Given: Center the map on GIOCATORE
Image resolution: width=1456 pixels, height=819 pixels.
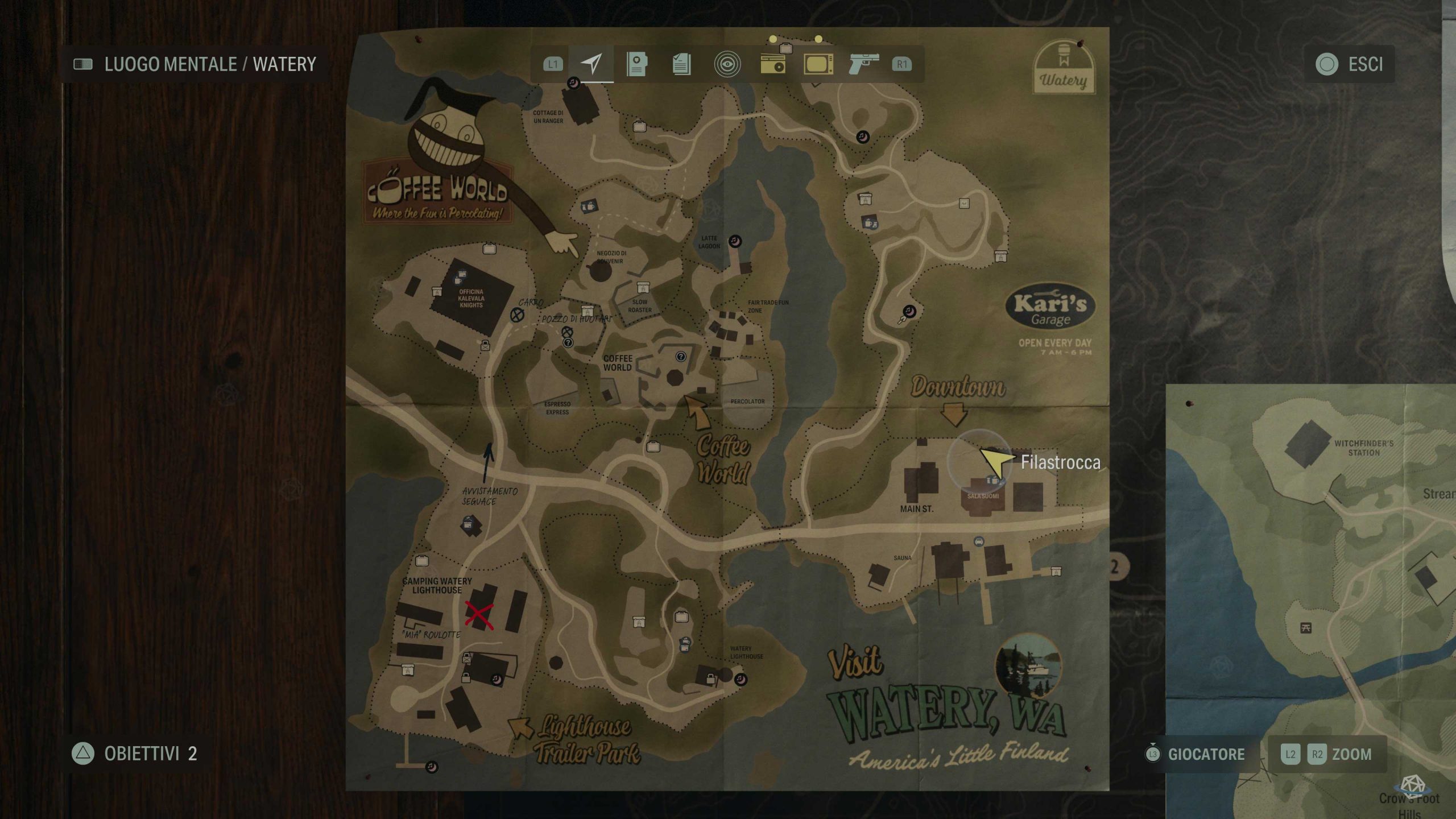Looking at the screenshot, I should click(1197, 754).
